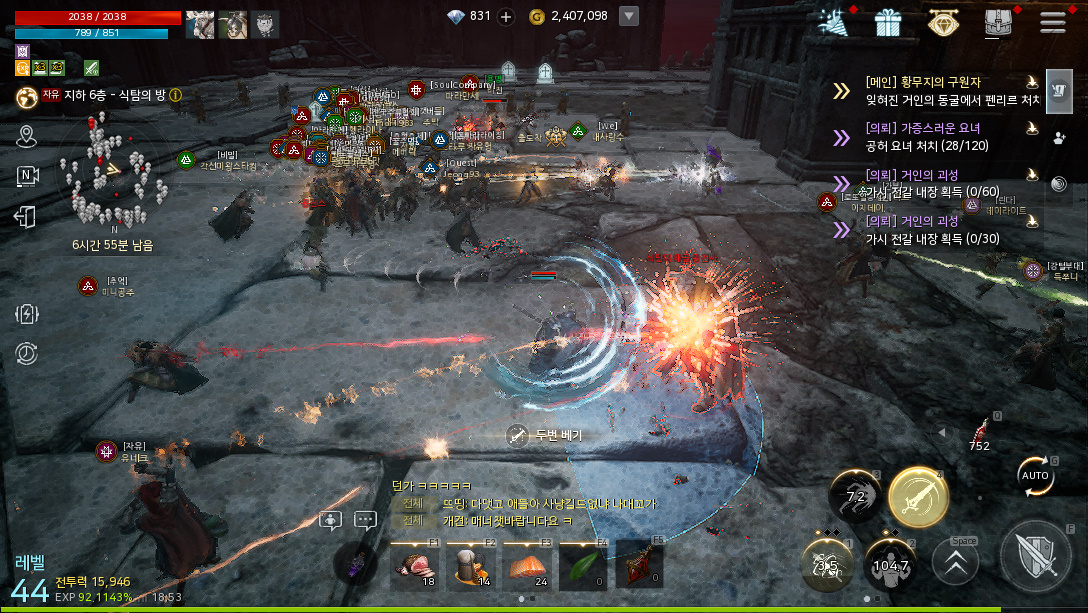
Task: Open the inventory bag
Action: click(997, 21)
